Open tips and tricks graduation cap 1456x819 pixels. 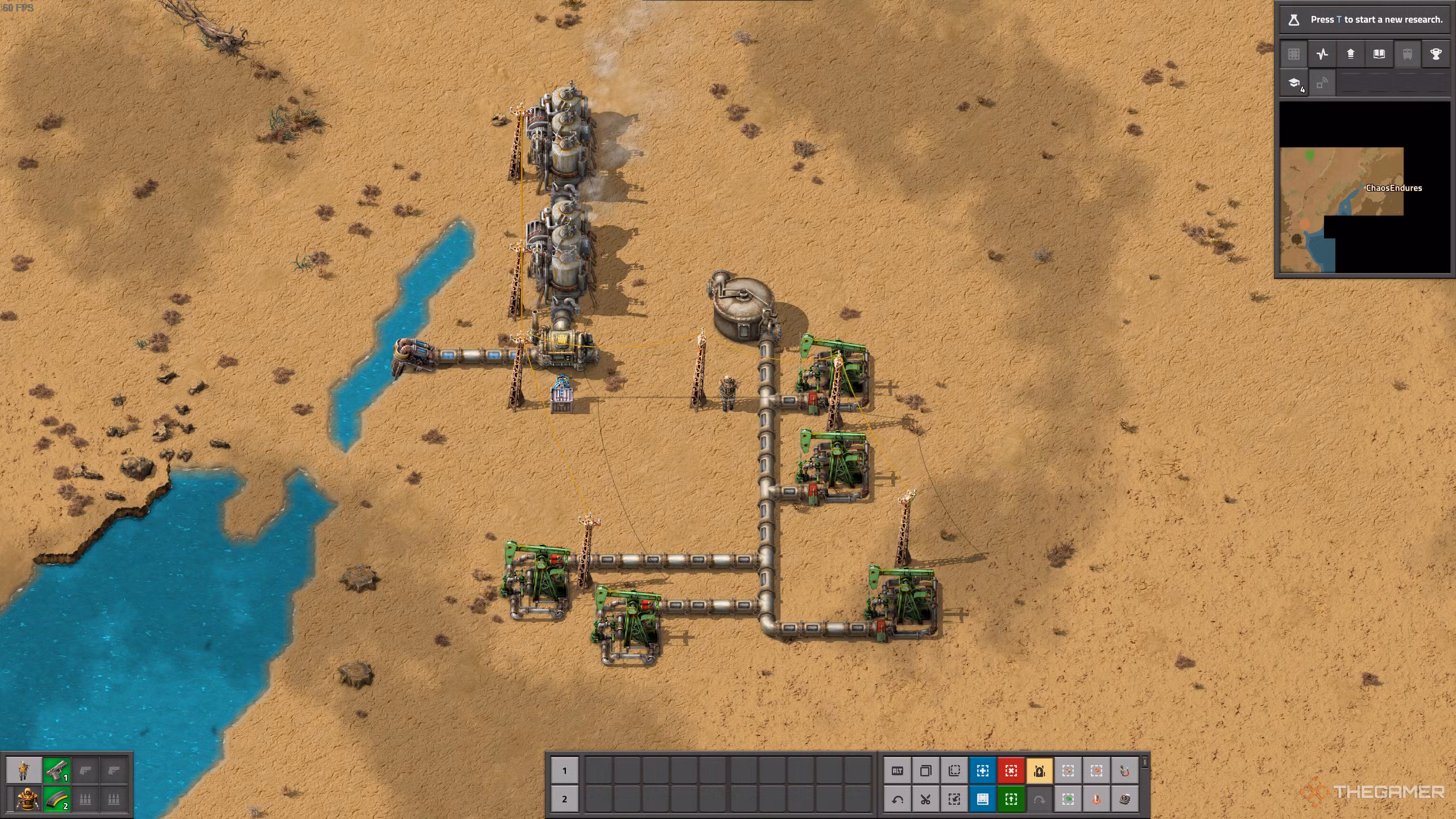tap(1294, 84)
